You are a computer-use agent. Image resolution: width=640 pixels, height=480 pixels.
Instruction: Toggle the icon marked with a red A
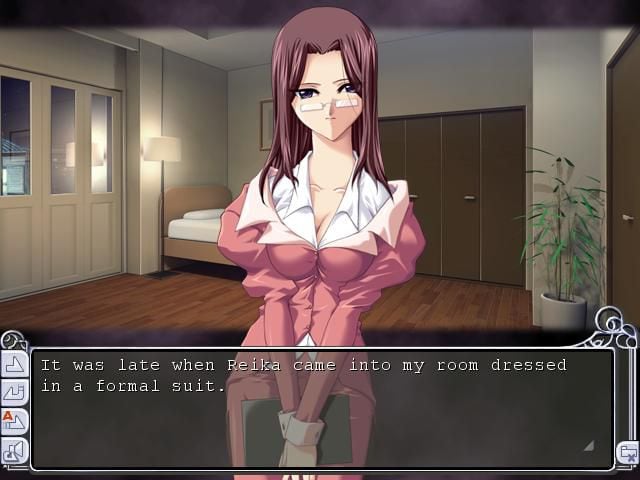tap(15, 422)
